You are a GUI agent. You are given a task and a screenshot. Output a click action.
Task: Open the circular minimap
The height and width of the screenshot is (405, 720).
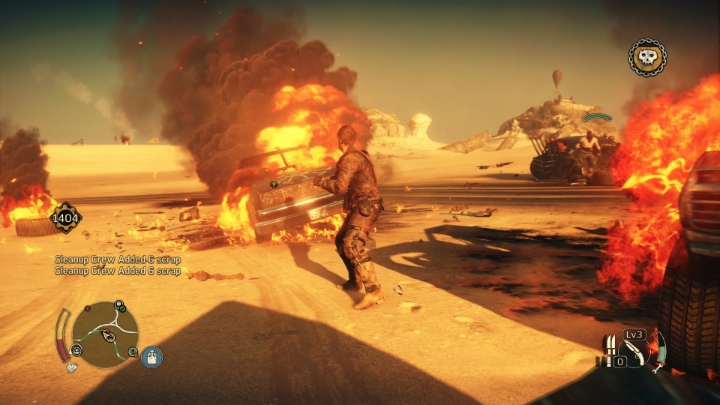(x=105, y=334)
